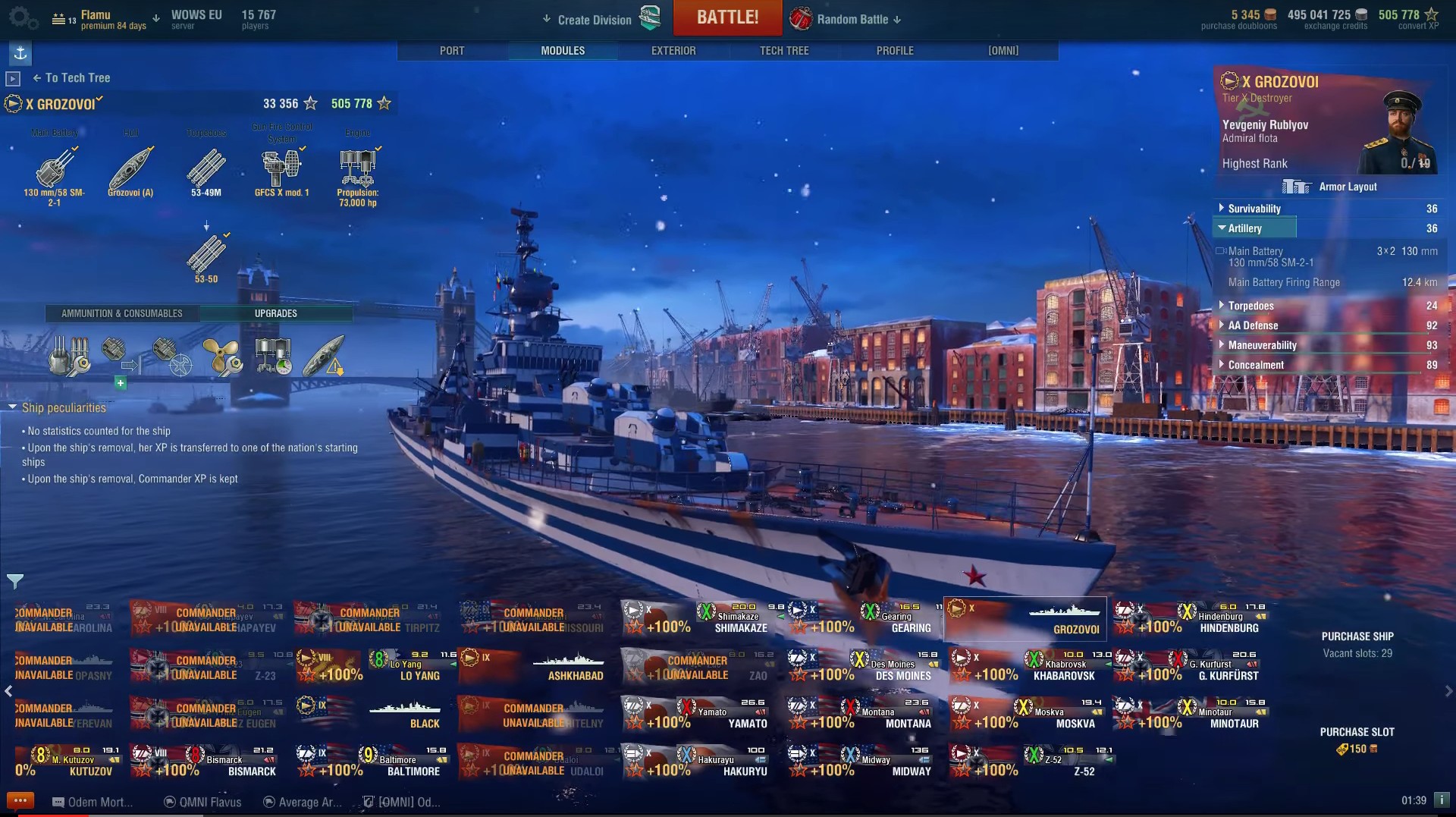This screenshot has width=1456, height=817.
Task: Open the PROFILE tab
Action: point(895,51)
